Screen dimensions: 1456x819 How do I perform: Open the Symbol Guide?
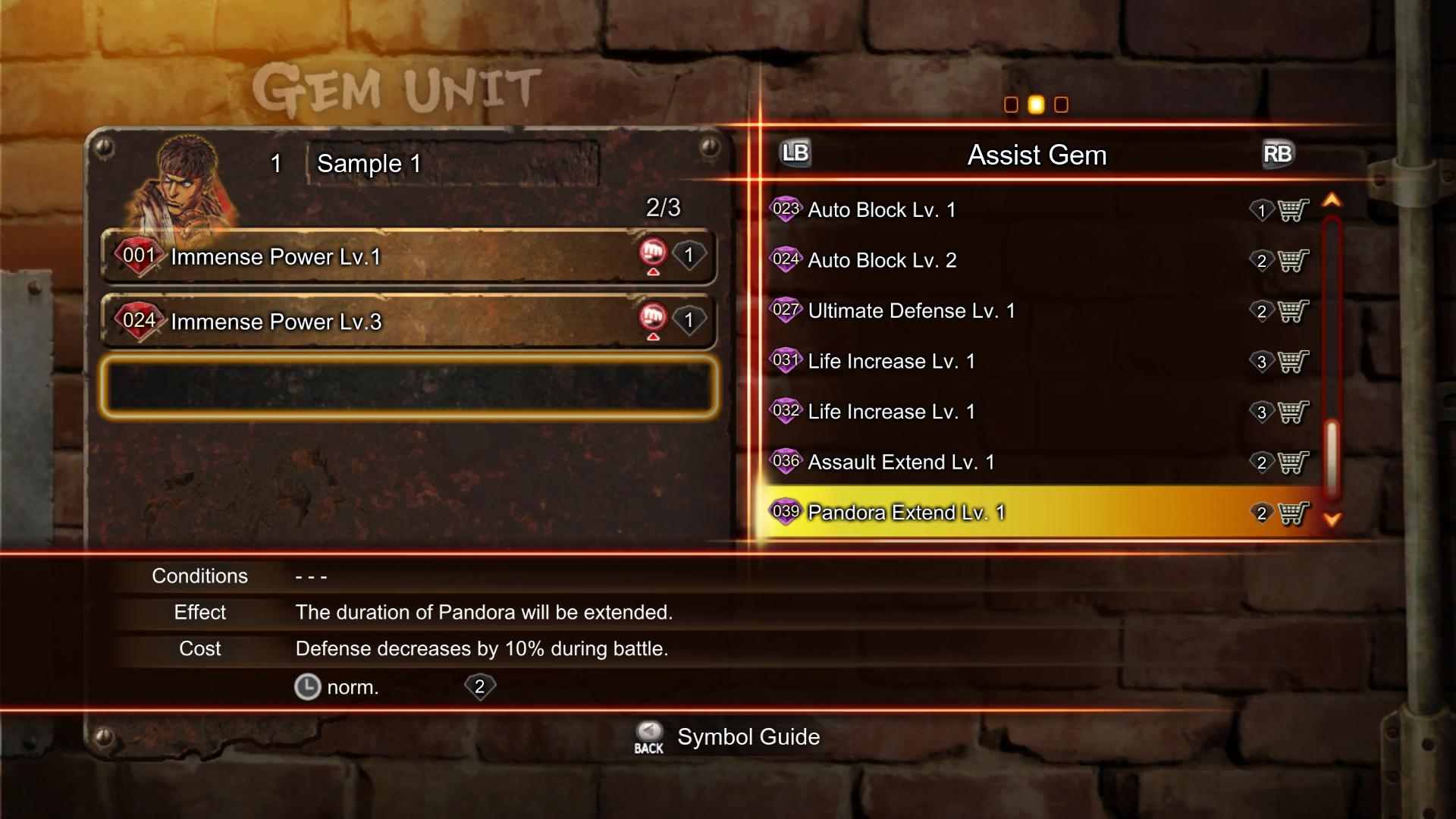click(x=748, y=736)
